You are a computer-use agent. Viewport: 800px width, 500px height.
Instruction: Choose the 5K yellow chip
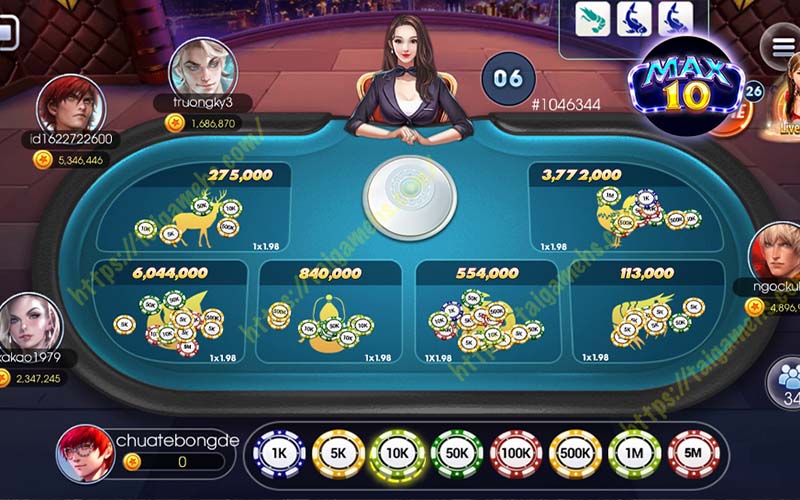pyautogui.click(x=339, y=454)
